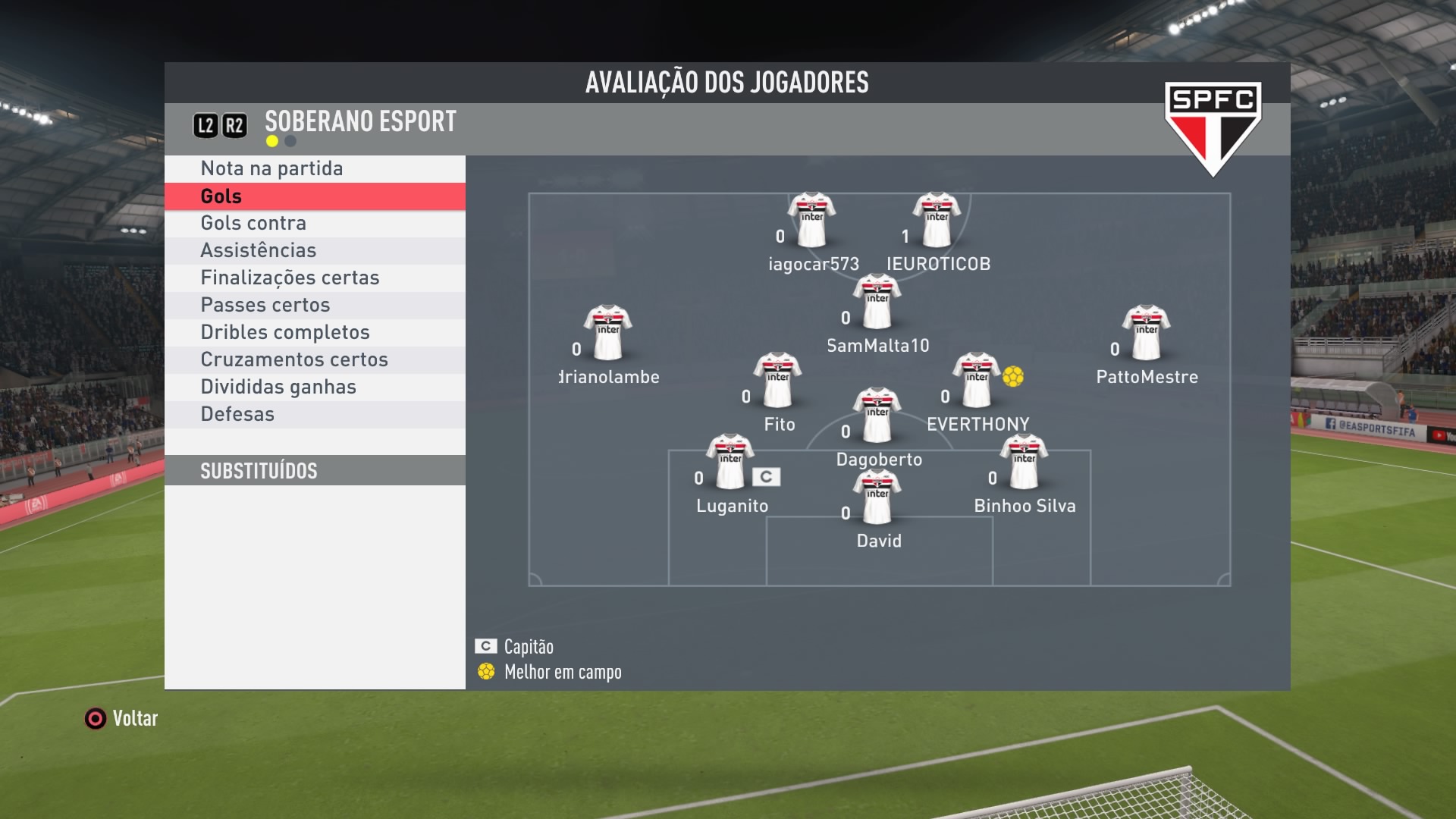This screenshot has height=819, width=1456.
Task: Show Dribles completos for players
Action: coord(285,332)
